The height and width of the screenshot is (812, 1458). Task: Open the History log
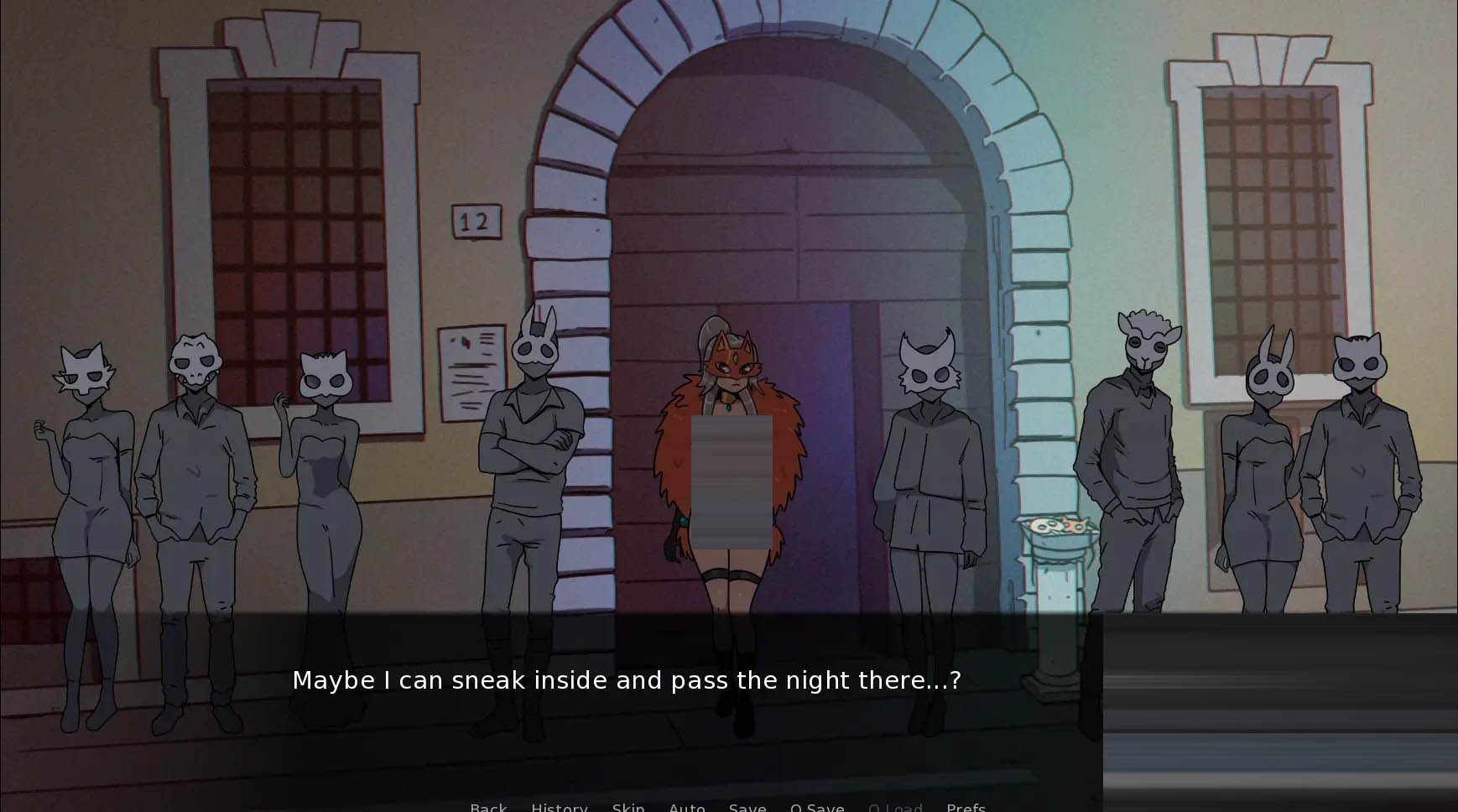coord(559,807)
